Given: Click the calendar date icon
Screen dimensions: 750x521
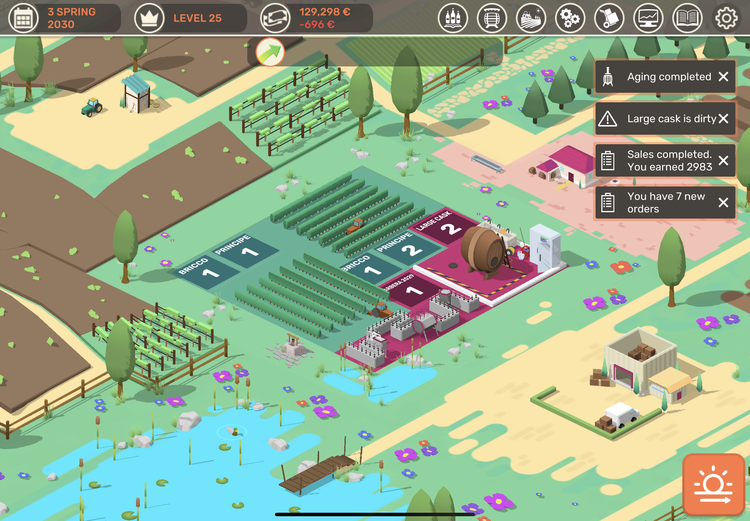Looking at the screenshot, I should [x=23, y=17].
